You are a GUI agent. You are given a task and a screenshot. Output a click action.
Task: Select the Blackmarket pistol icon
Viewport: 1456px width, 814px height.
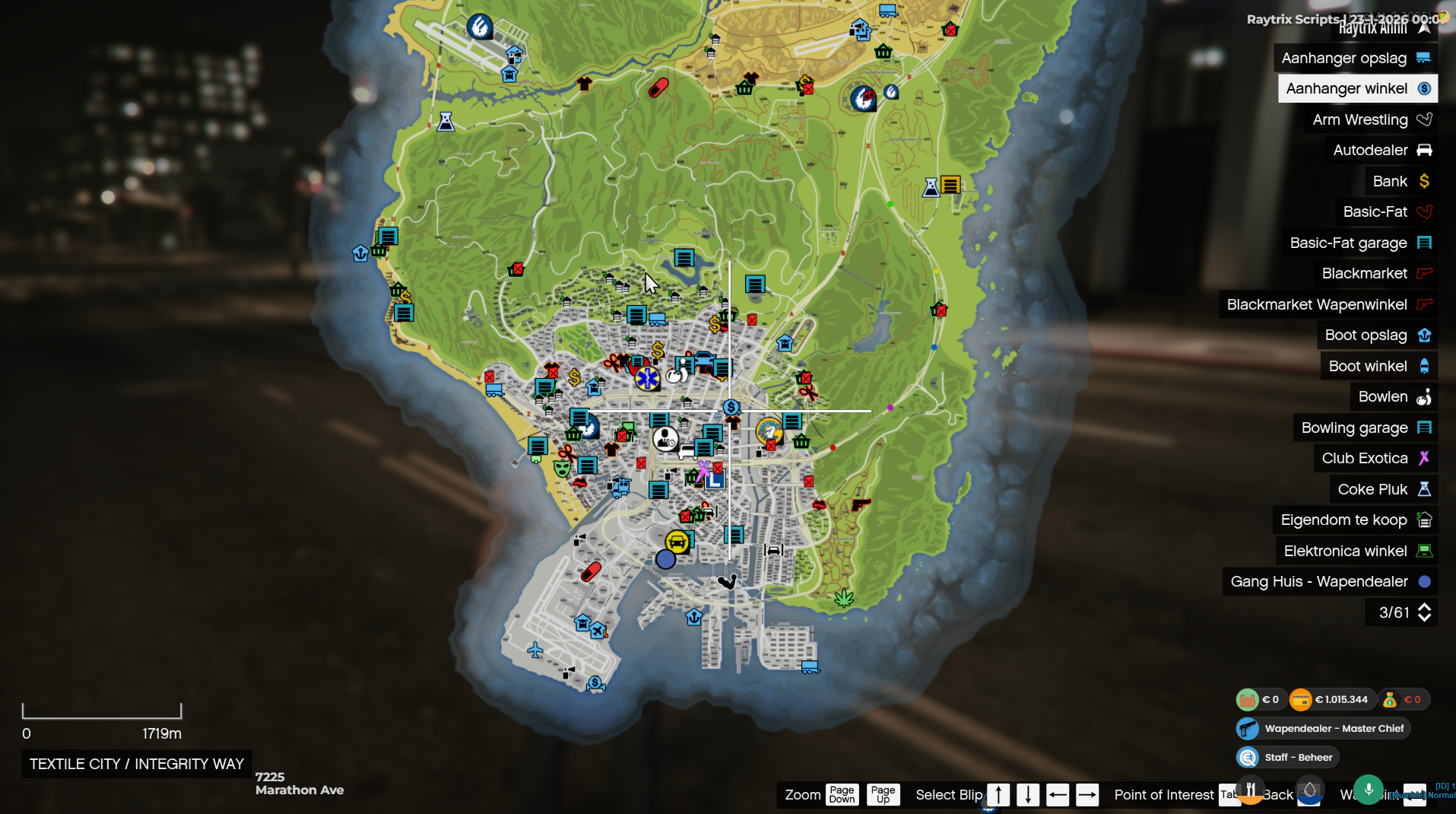[x=1426, y=273]
